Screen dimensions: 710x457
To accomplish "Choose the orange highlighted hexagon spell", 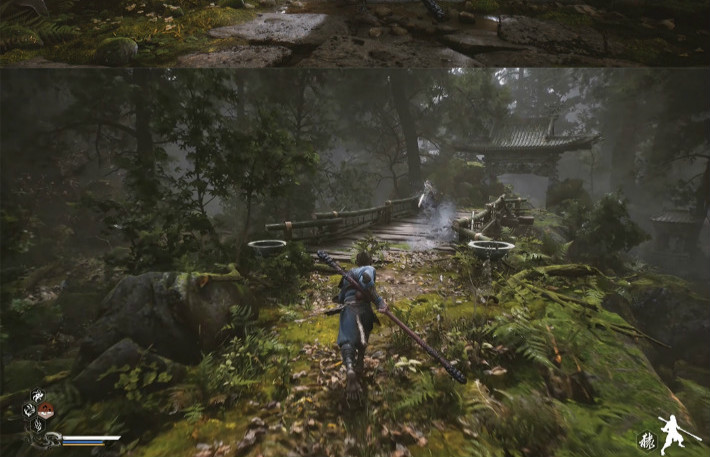I will [x=46, y=410].
